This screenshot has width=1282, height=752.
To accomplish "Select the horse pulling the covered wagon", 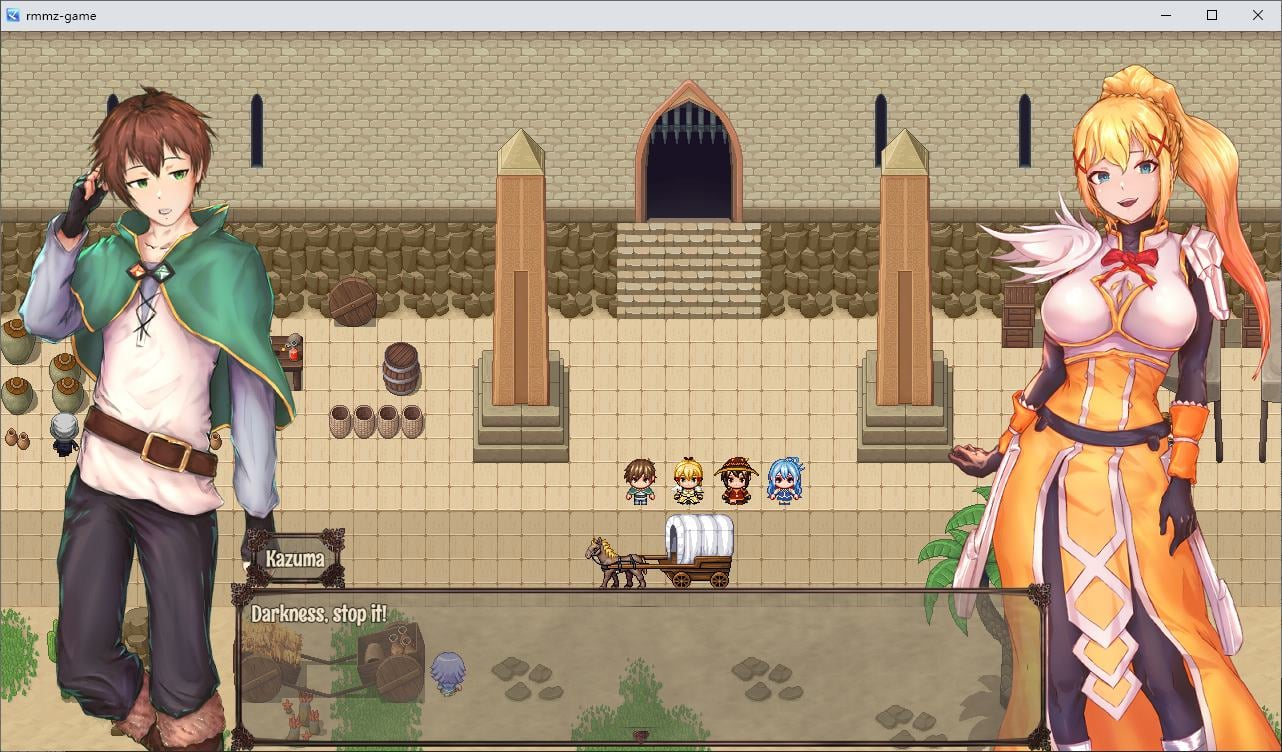I will click(x=613, y=560).
